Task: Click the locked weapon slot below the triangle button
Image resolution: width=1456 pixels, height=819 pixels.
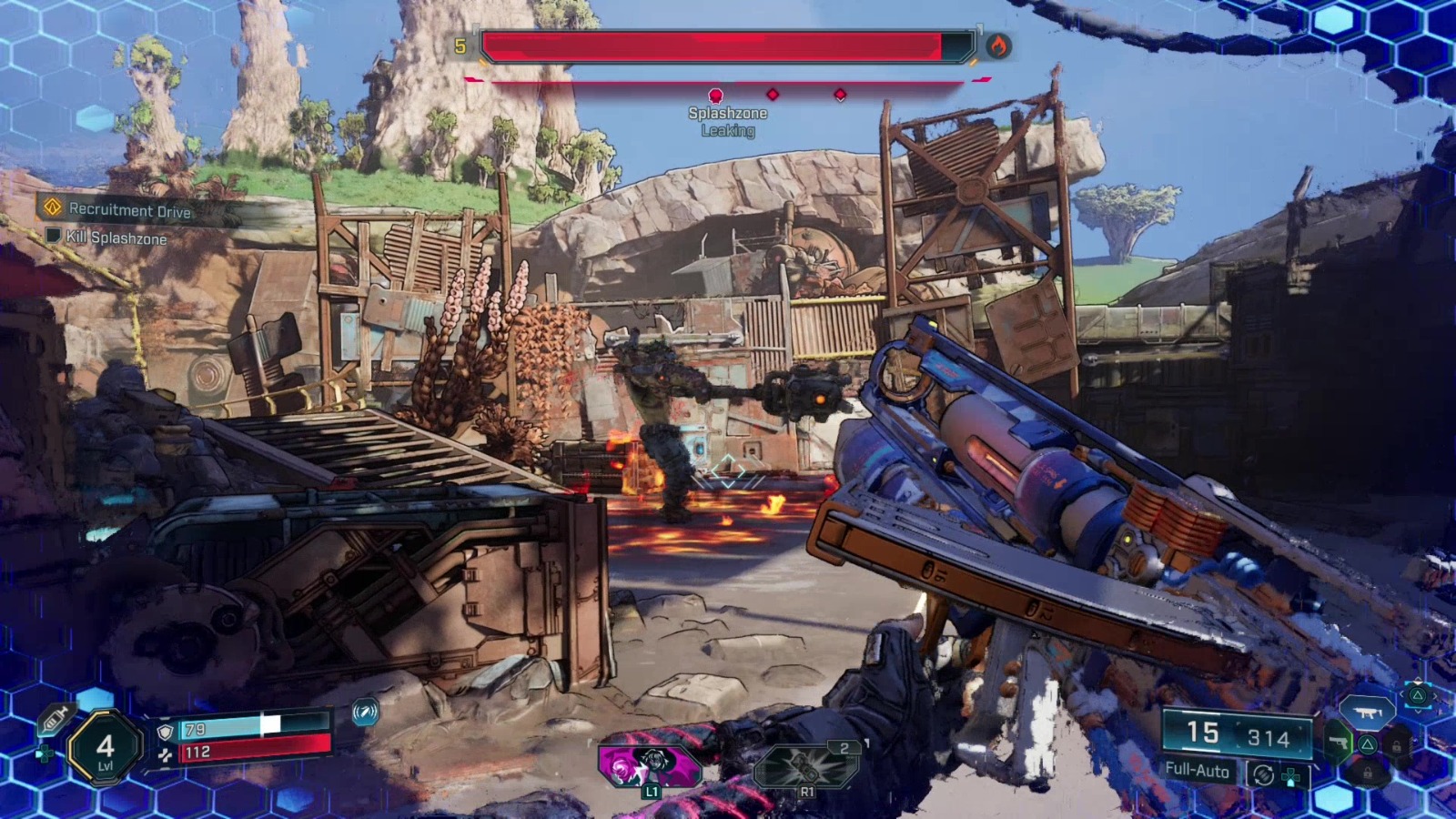Action: pos(1368,772)
